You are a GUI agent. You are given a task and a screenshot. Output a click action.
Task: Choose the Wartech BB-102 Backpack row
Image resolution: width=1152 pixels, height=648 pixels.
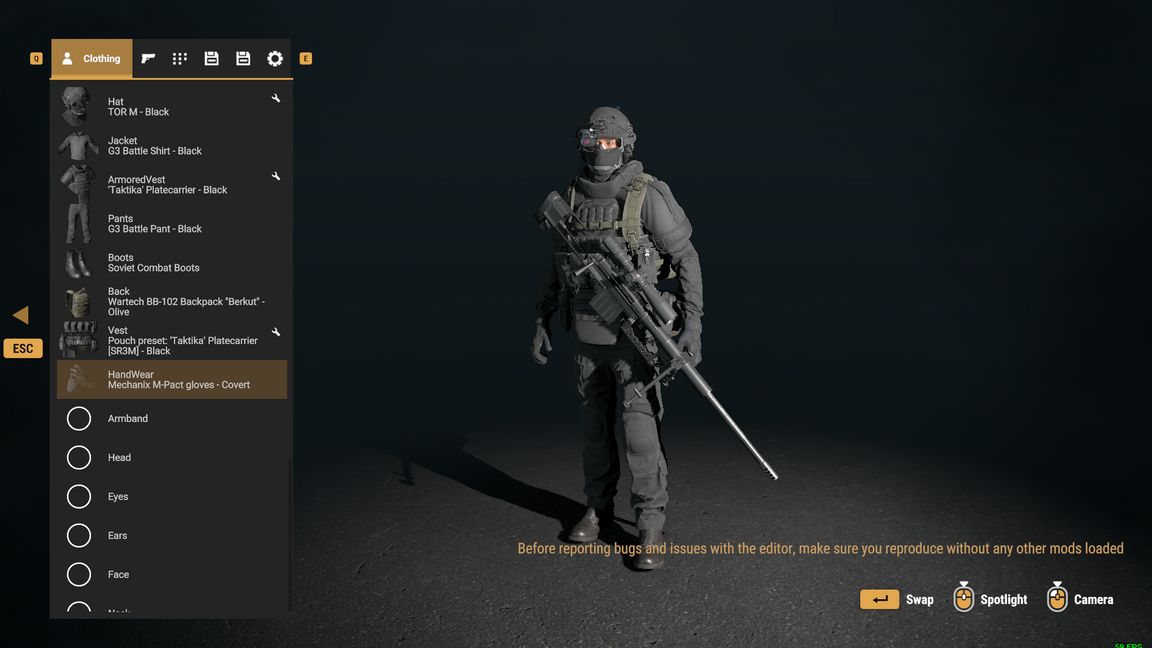click(170, 302)
